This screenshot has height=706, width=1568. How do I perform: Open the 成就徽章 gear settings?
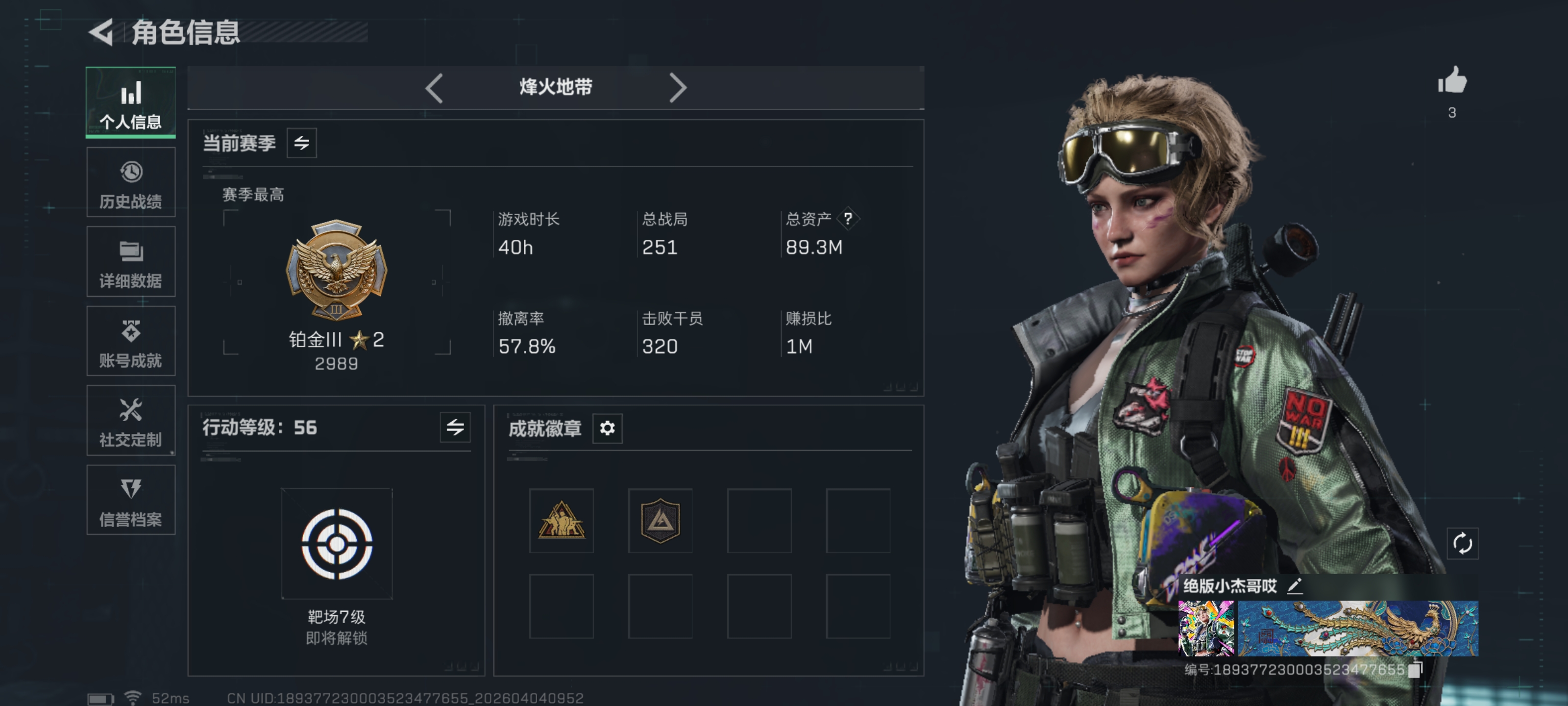coord(607,428)
